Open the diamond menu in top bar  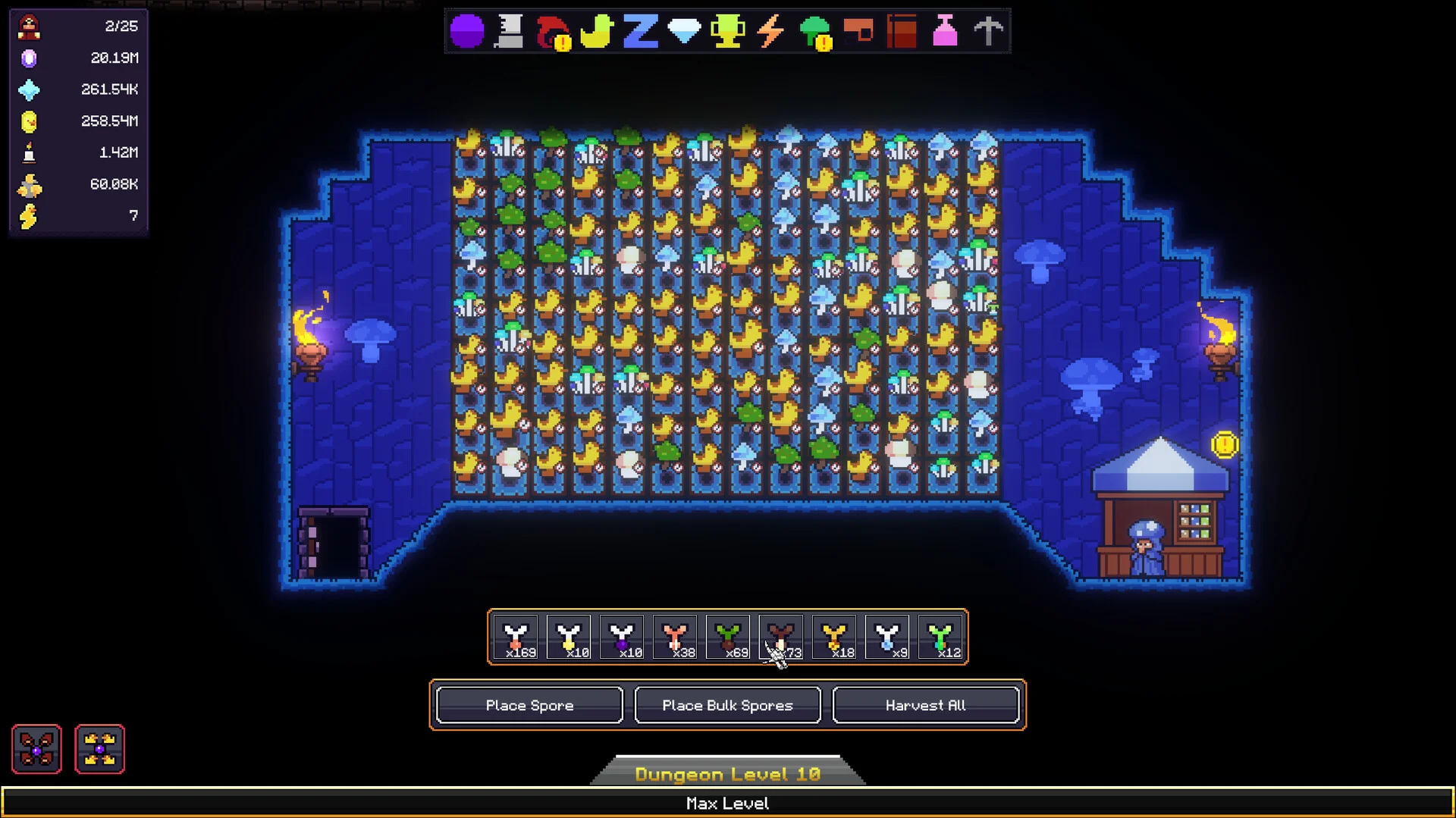[684, 32]
